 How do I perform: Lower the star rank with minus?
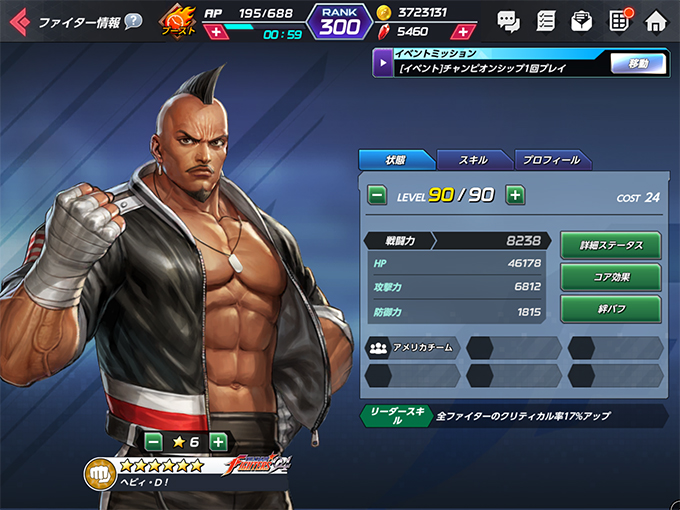point(153,441)
